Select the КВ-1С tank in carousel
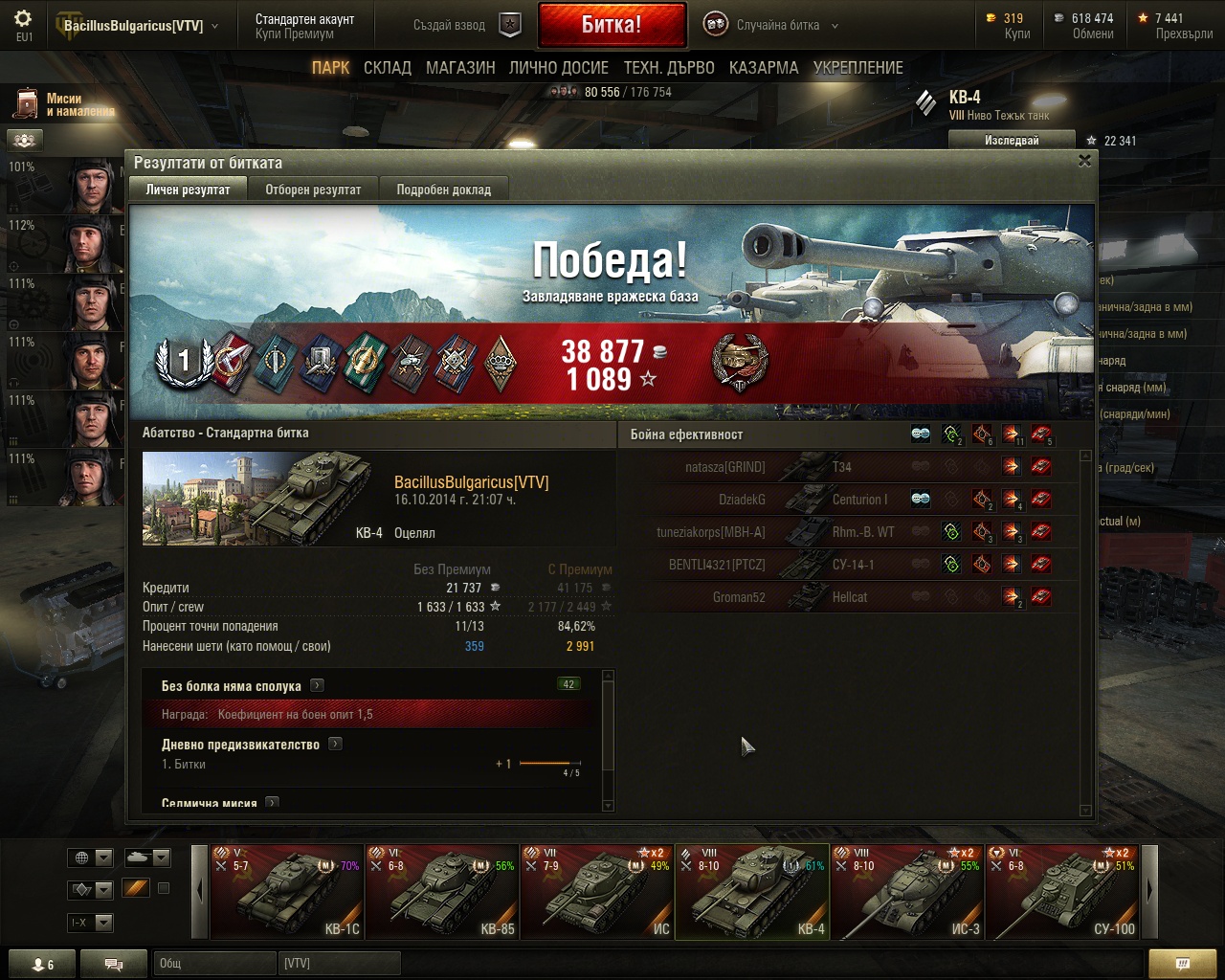 pyautogui.click(x=286, y=892)
